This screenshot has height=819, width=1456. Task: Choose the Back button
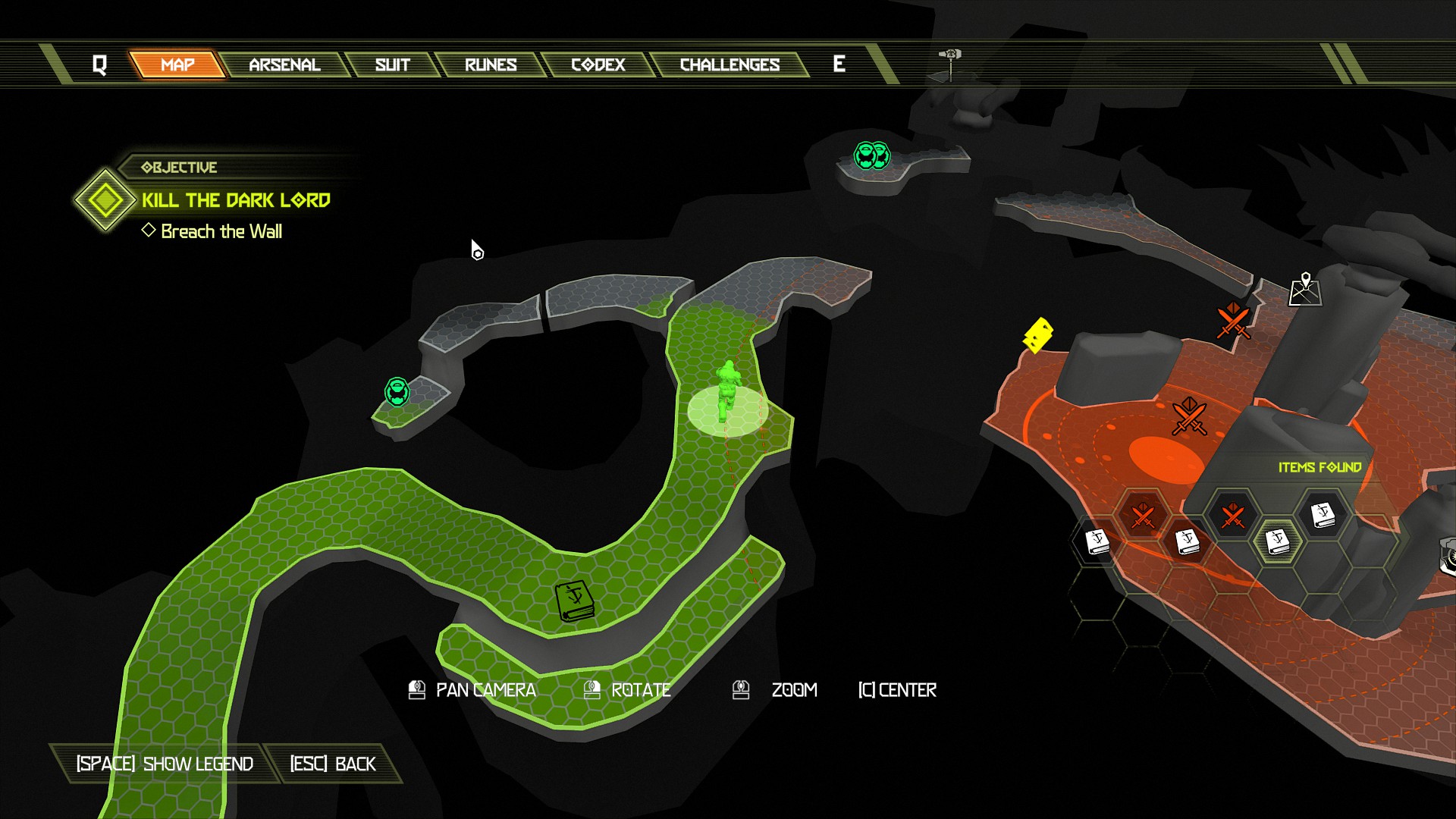point(333,764)
